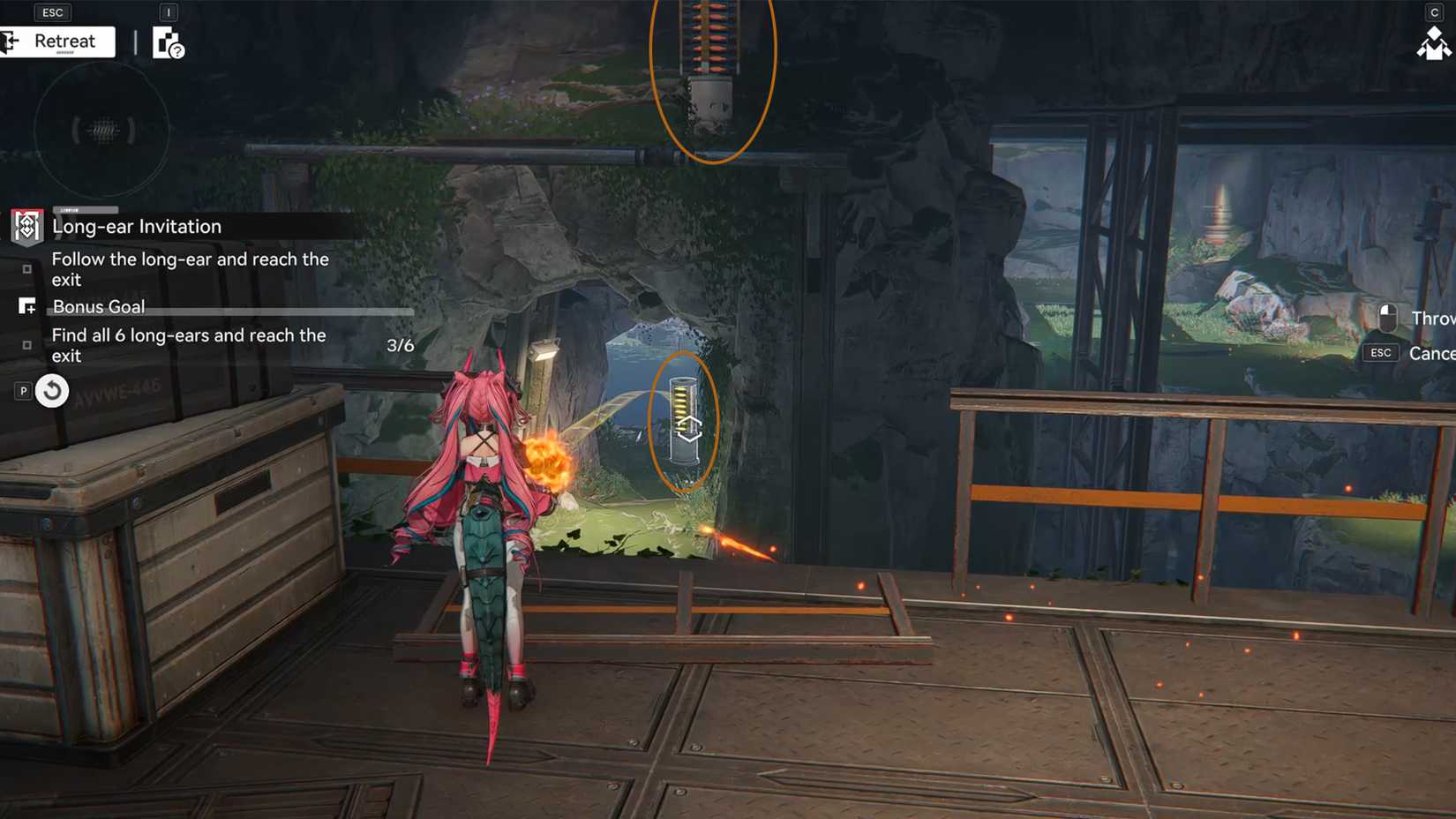Select the Long-ear Invitation quest shield icon
This screenshot has width=1456, height=819.
point(26,226)
